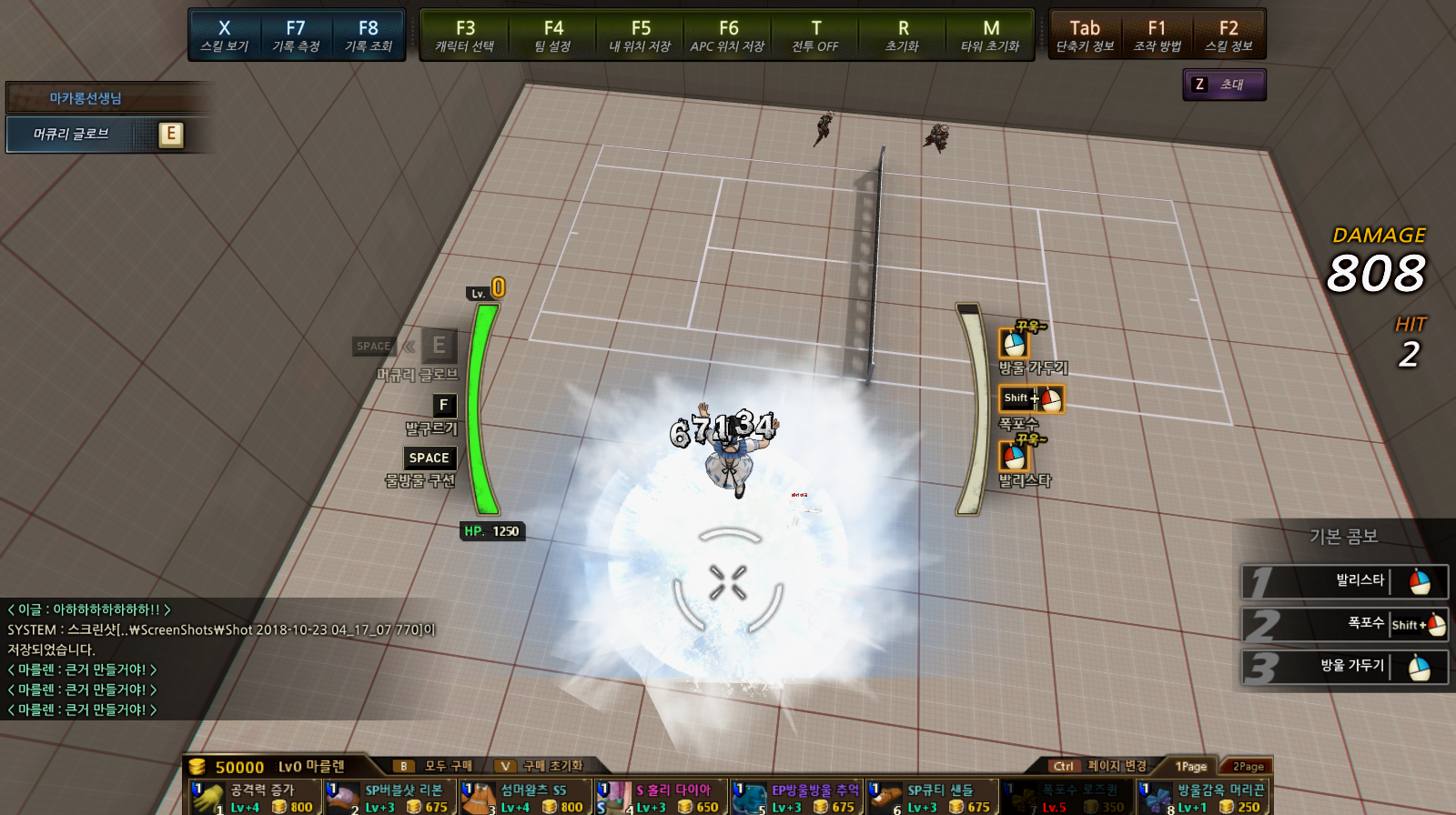This screenshot has height=815, width=1456.
Task: Purchase SP버블샷 리본 item
Action: [x=391, y=798]
